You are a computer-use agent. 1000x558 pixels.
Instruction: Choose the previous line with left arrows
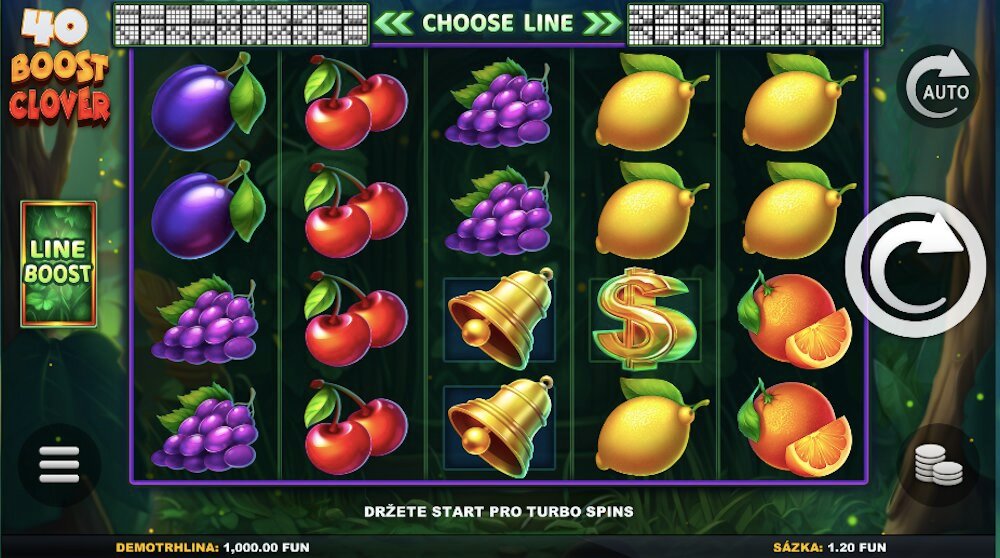pyautogui.click(x=395, y=23)
